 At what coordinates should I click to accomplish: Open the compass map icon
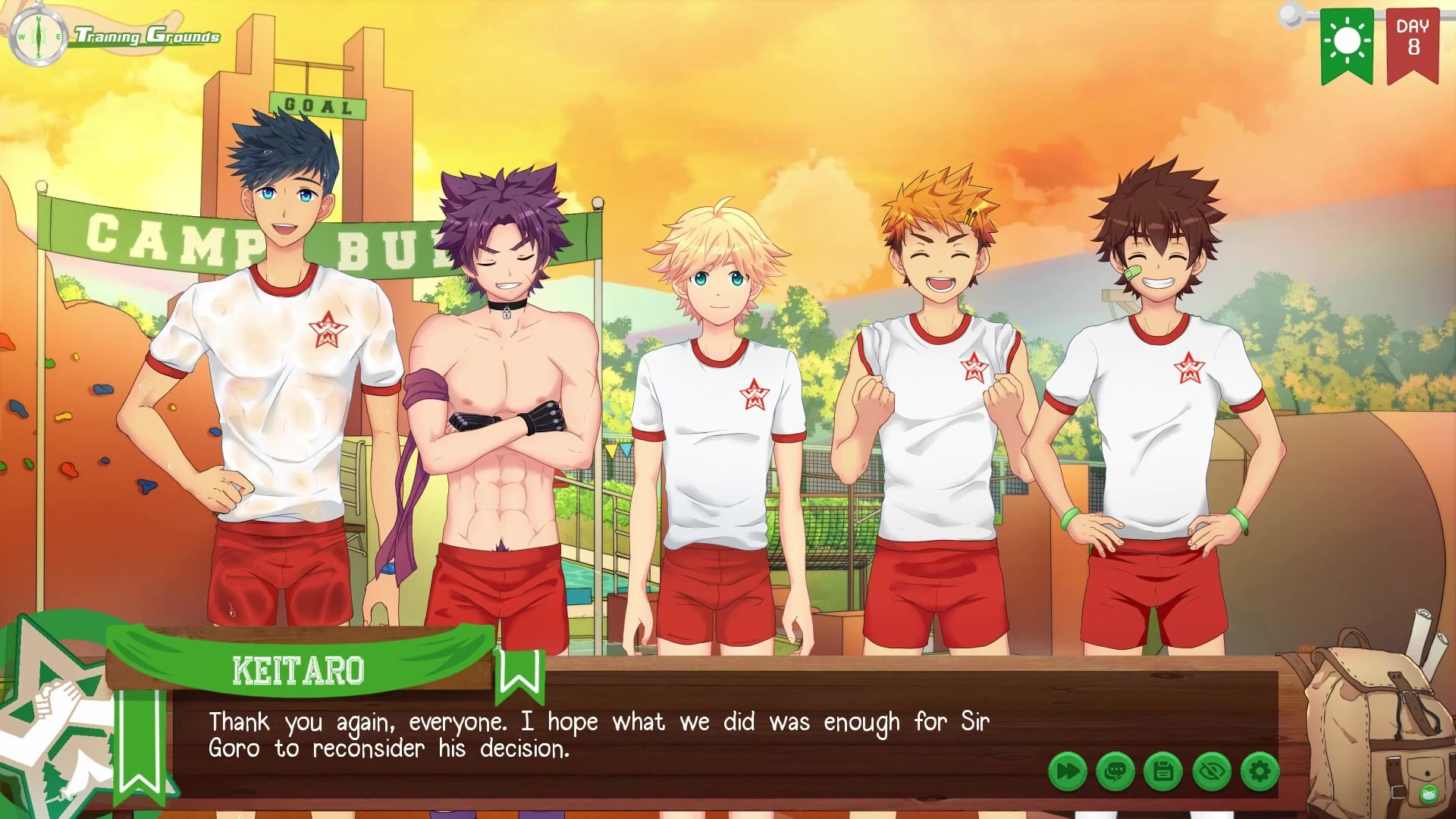39,37
